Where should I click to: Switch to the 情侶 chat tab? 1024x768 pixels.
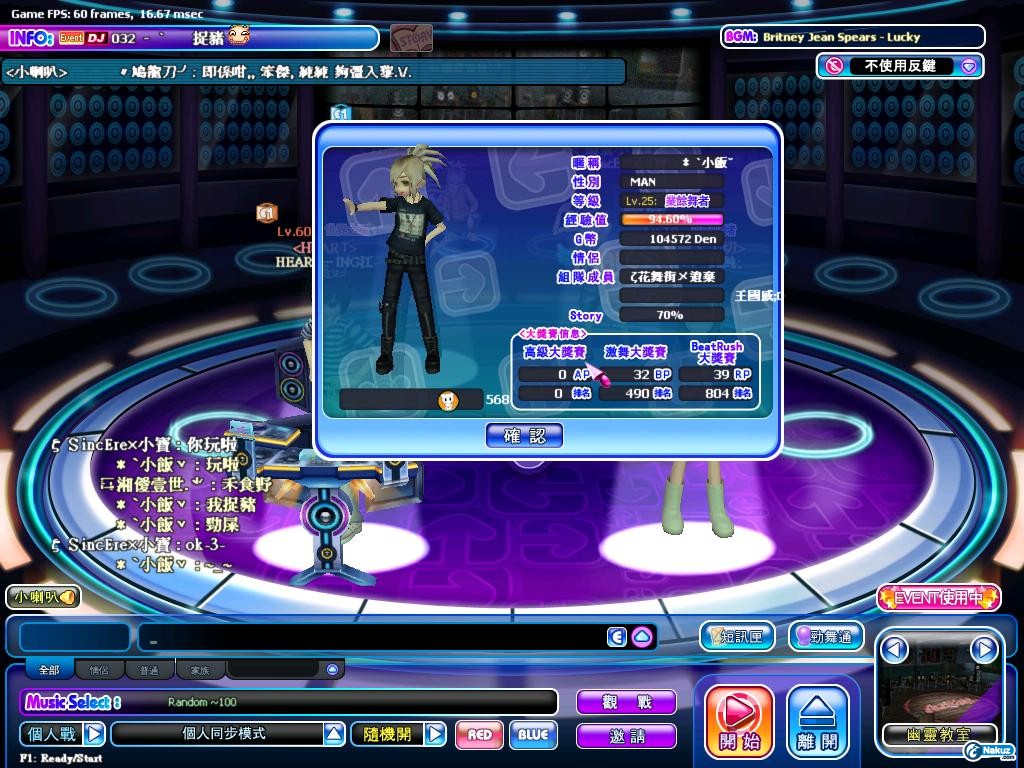point(99,670)
